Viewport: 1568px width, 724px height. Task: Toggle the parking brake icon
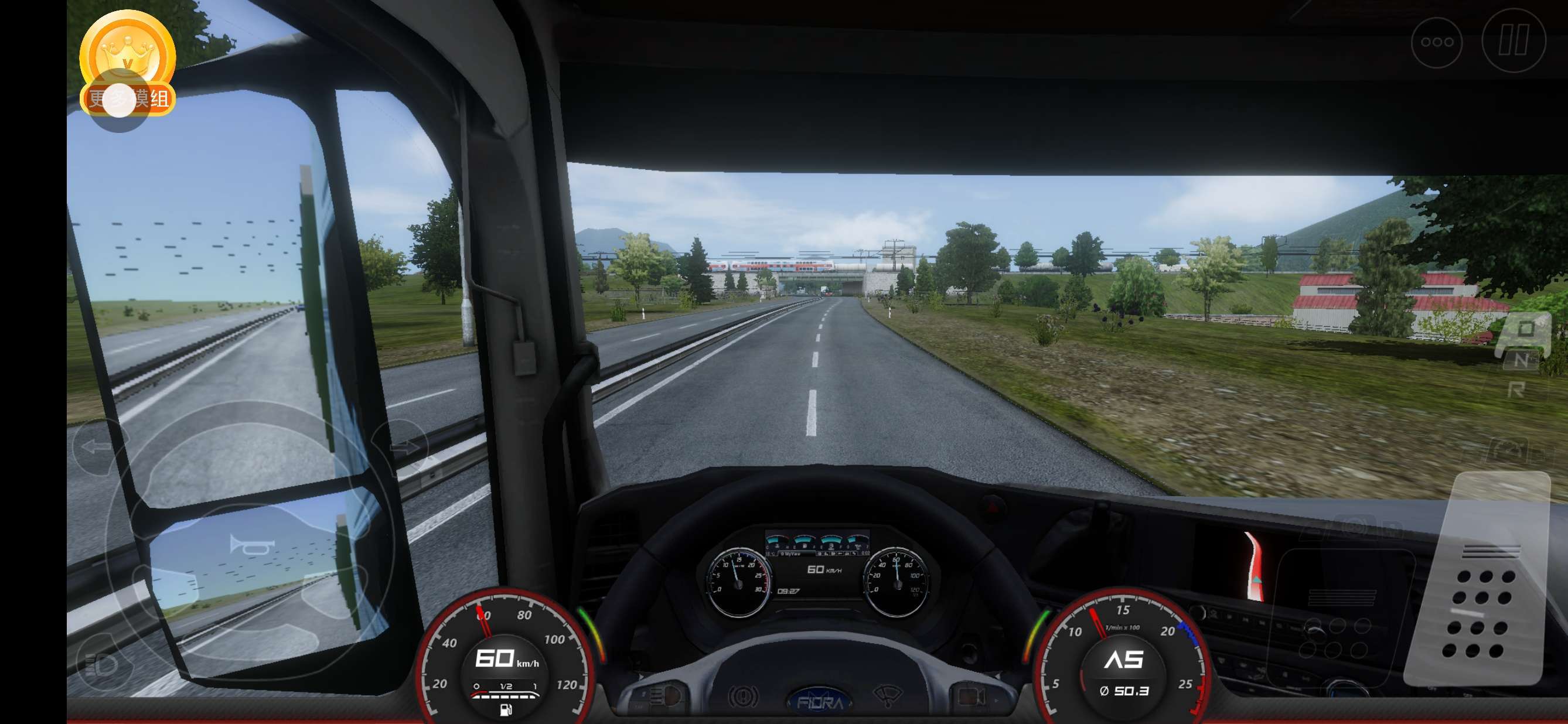coord(742,695)
